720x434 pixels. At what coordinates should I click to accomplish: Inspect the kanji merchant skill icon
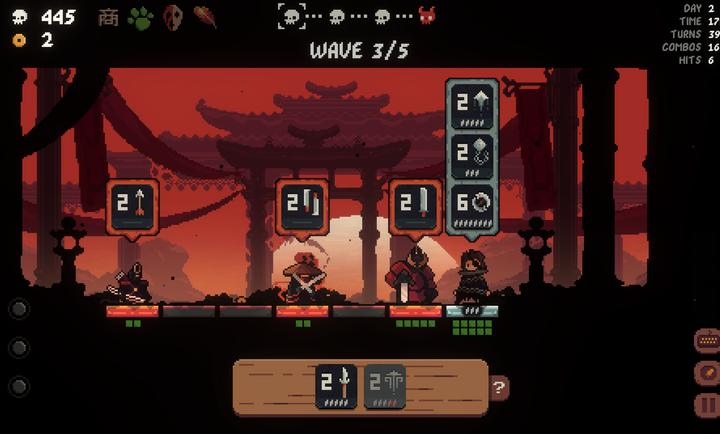click(108, 17)
